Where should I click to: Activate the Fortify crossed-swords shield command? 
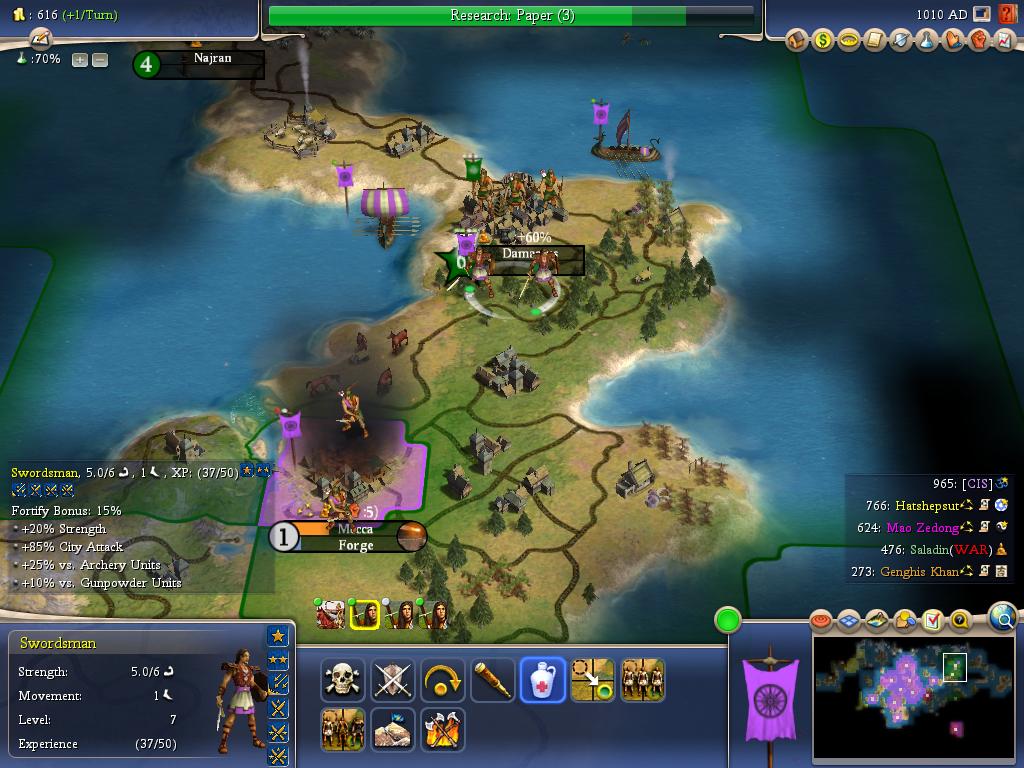click(392, 680)
